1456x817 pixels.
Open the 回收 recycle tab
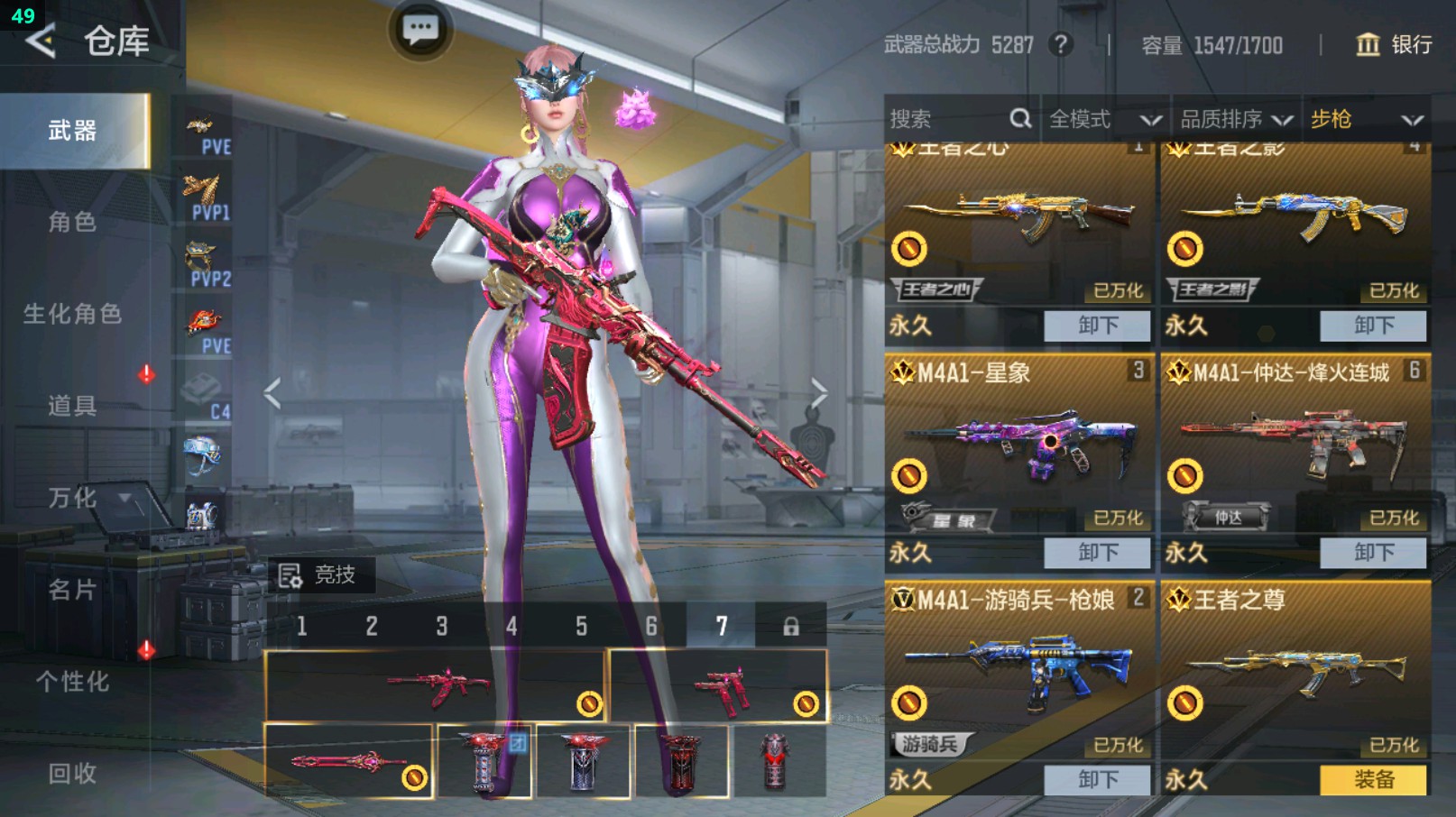coord(72,773)
